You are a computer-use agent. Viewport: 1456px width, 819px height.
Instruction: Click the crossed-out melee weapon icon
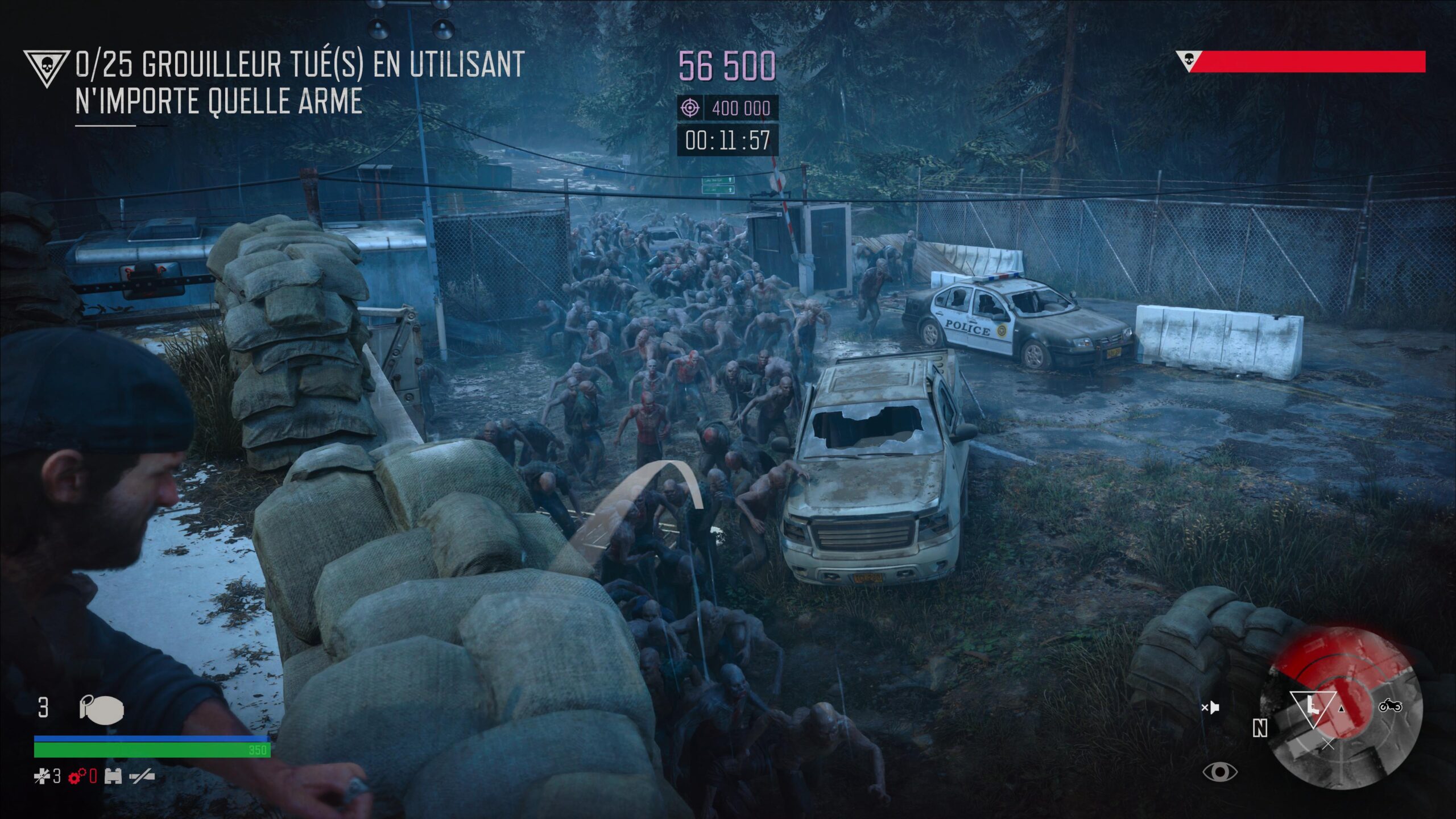[141, 776]
